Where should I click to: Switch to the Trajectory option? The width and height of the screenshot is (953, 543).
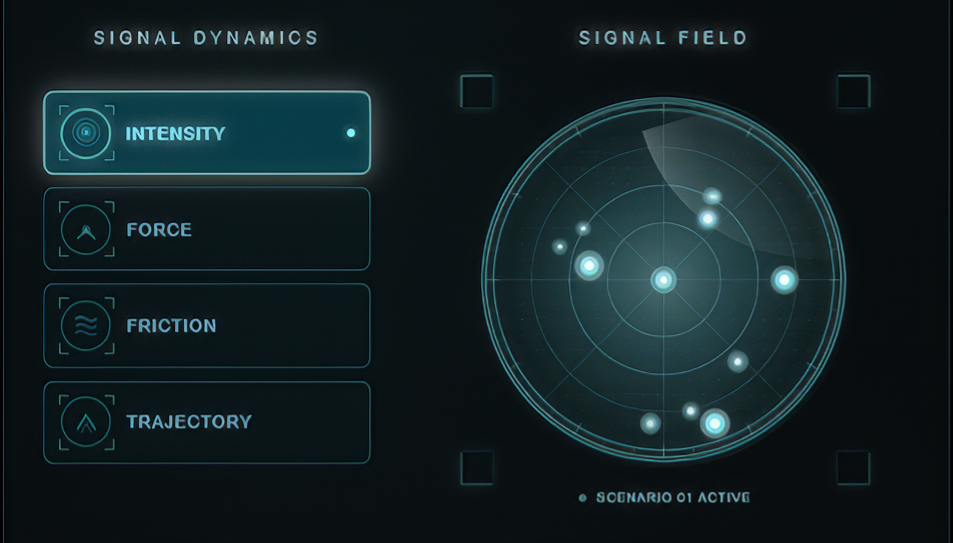207,421
